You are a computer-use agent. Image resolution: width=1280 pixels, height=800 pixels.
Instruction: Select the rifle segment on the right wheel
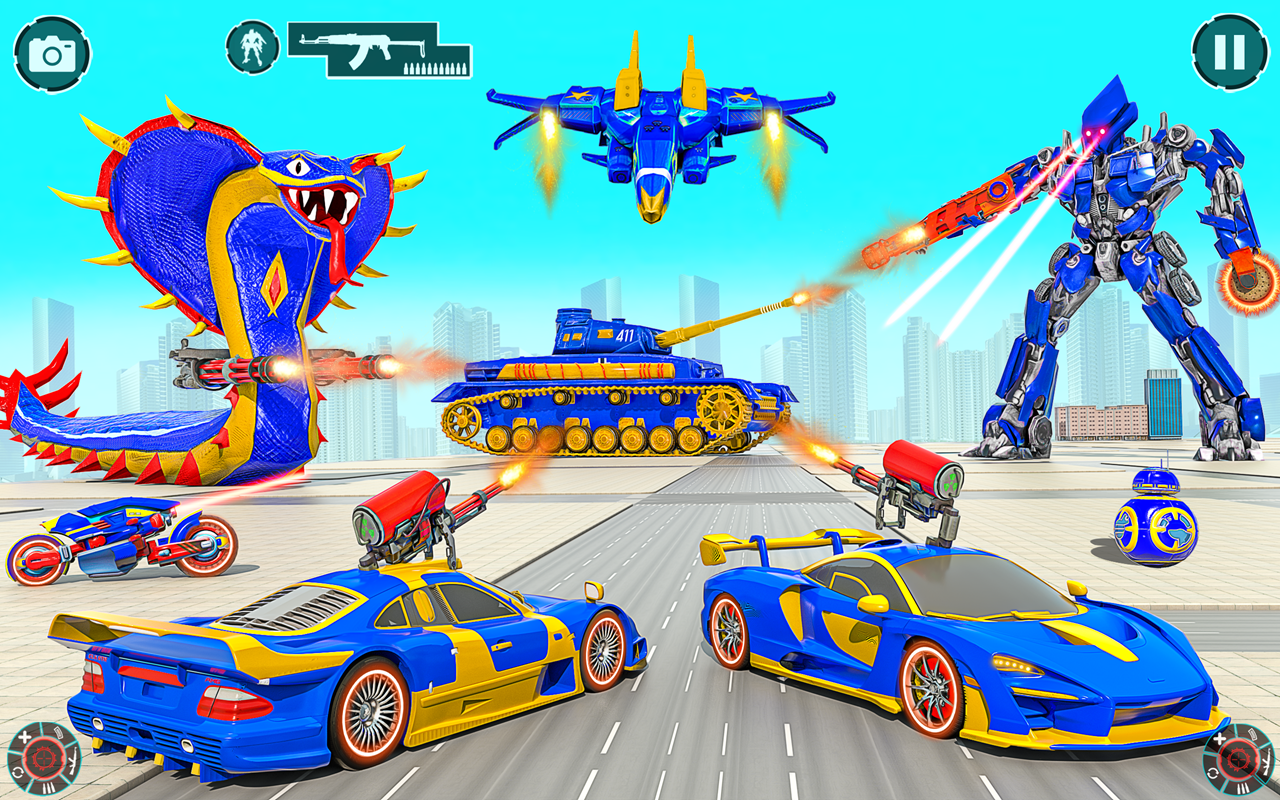pos(1267,762)
